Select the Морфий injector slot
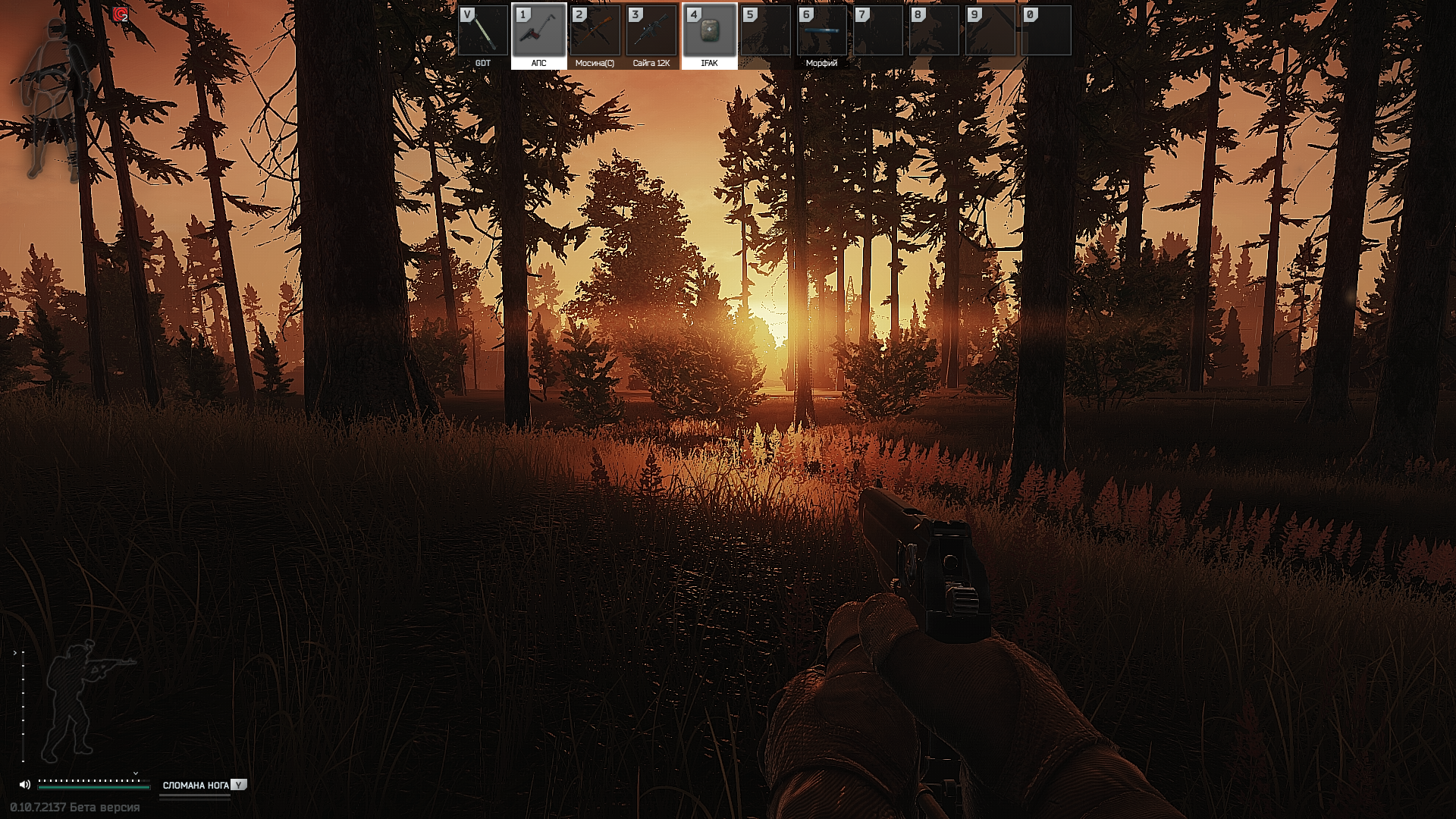The height and width of the screenshot is (819, 1456). (821, 32)
